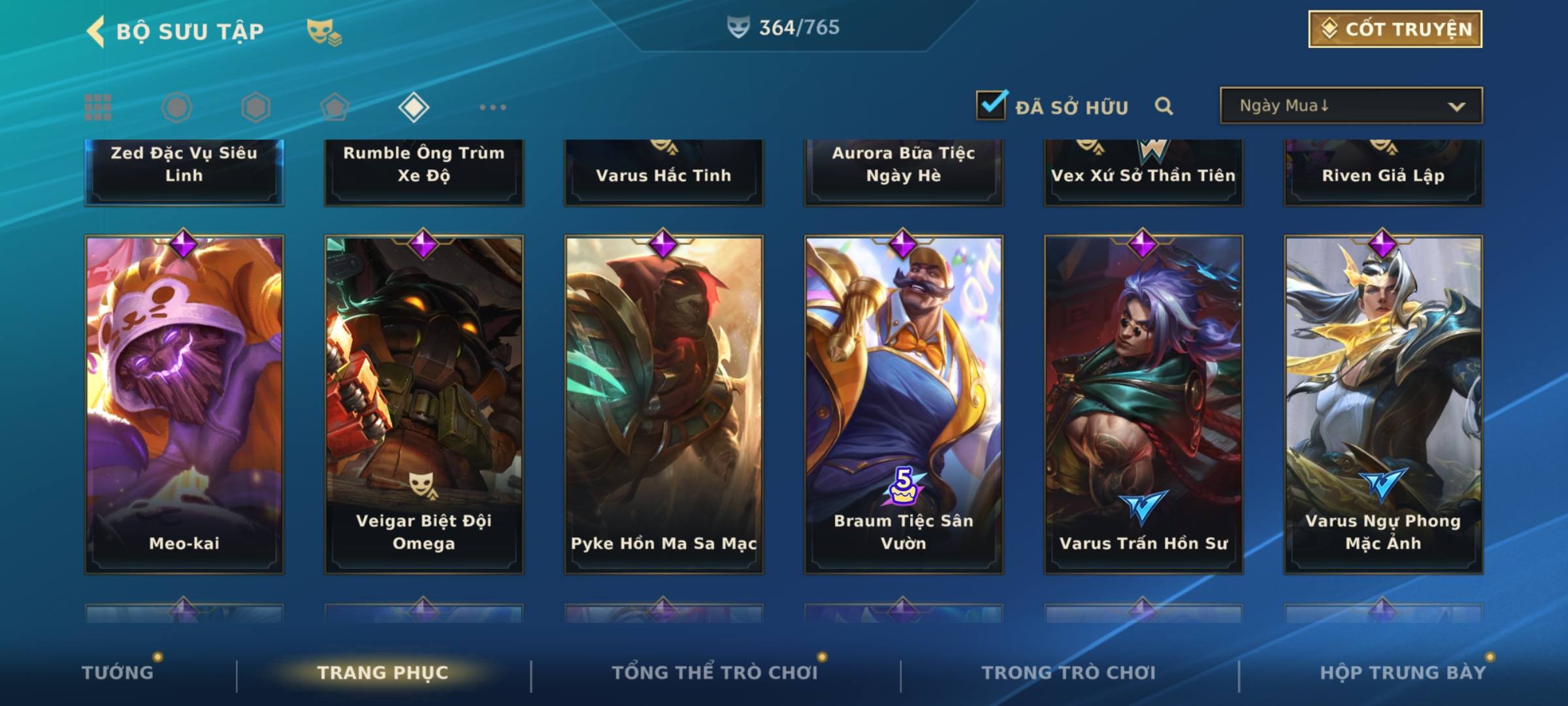Select the diamond rarity filter

point(414,107)
